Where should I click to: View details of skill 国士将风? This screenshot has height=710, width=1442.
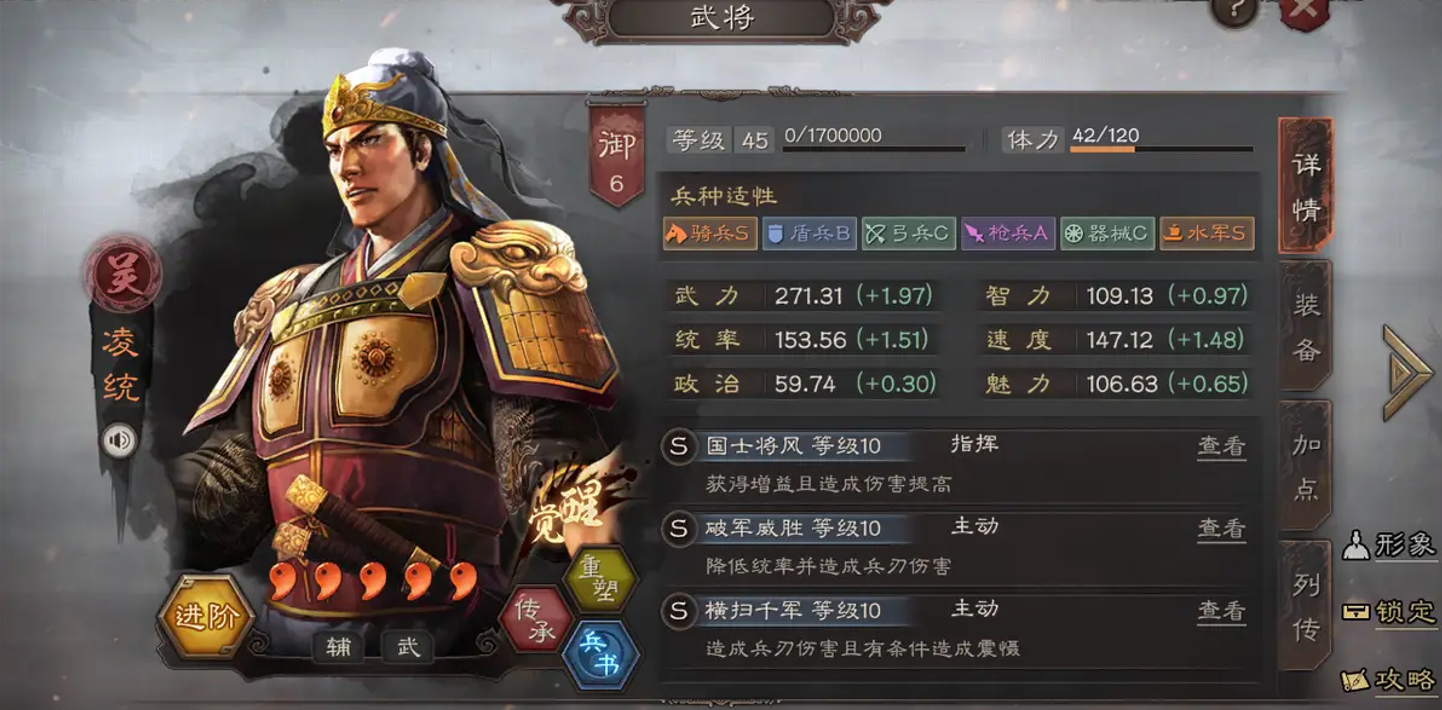tap(1221, 446)
